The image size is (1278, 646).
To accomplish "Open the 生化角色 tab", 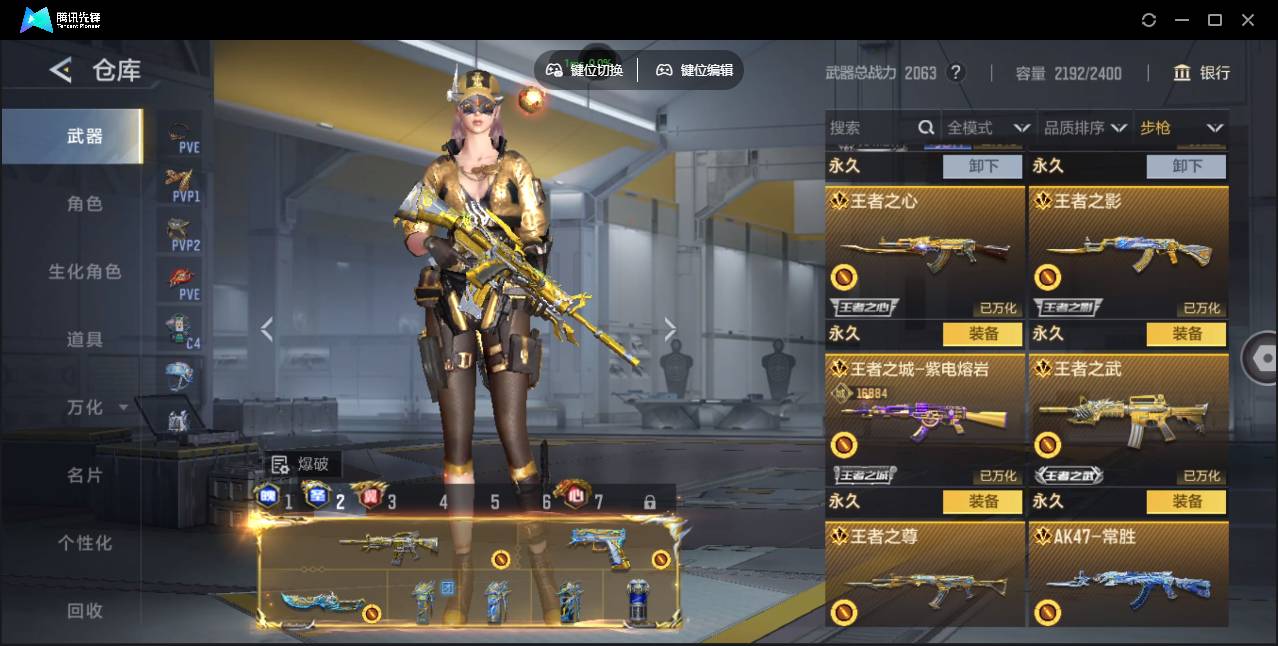I will [85, 272].
